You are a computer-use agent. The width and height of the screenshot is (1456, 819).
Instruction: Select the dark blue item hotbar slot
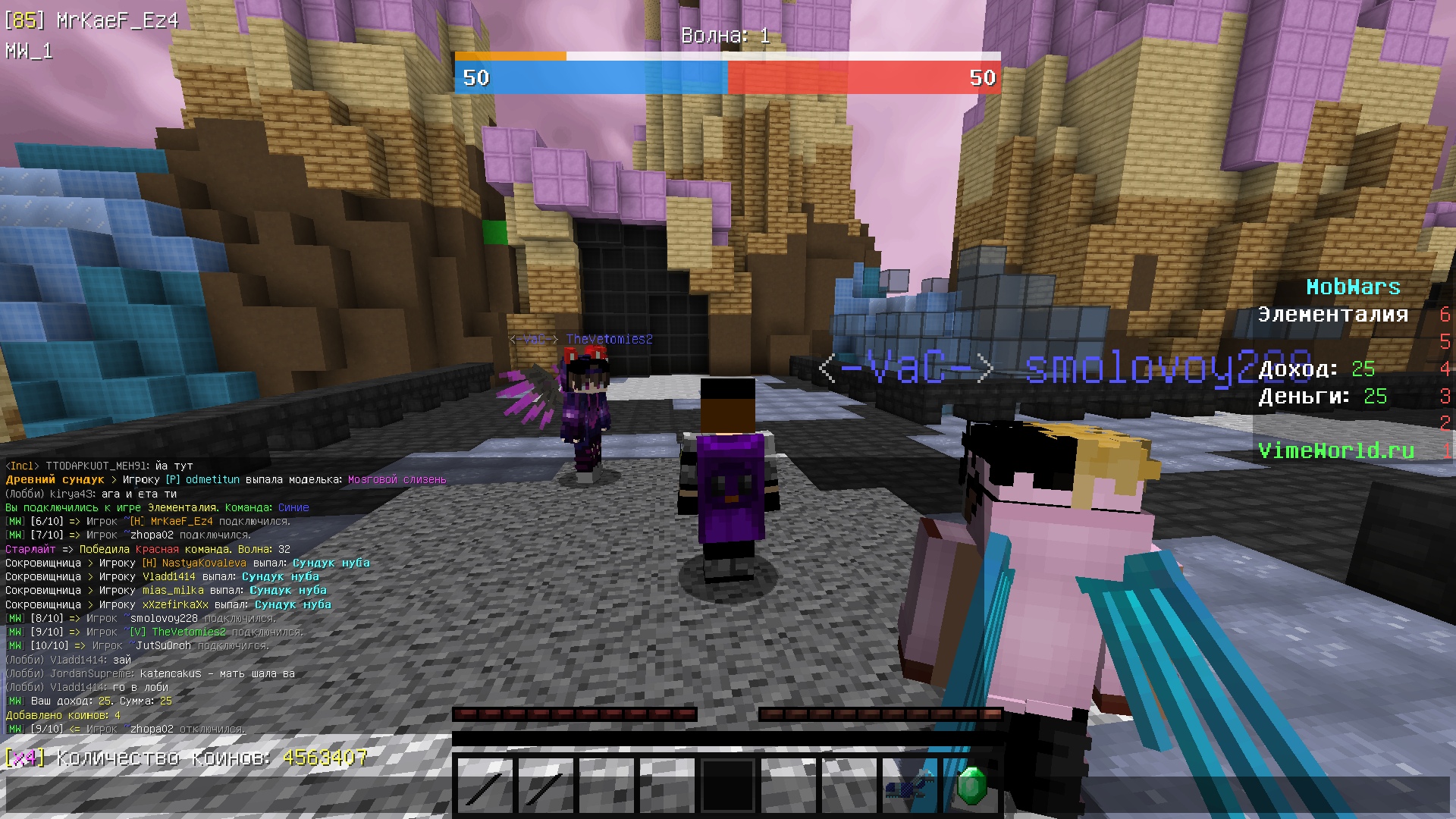point(910,786)
